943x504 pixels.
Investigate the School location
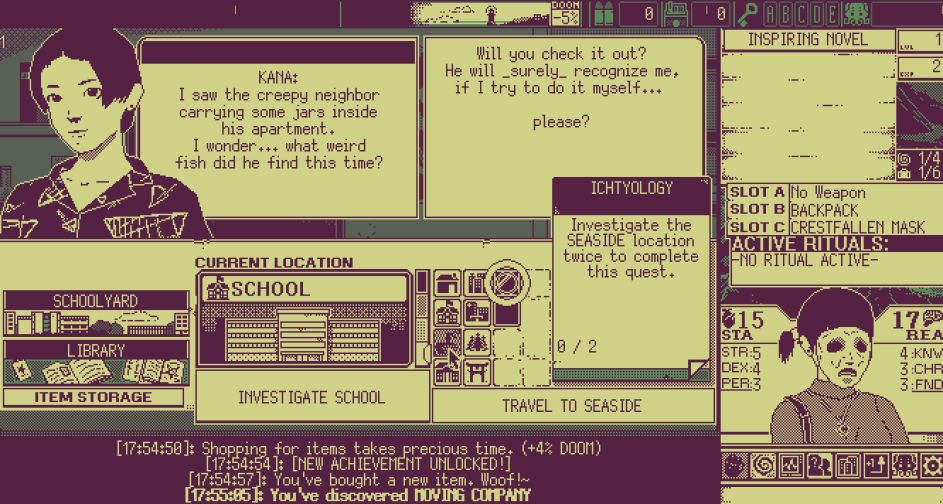point(311,397)
